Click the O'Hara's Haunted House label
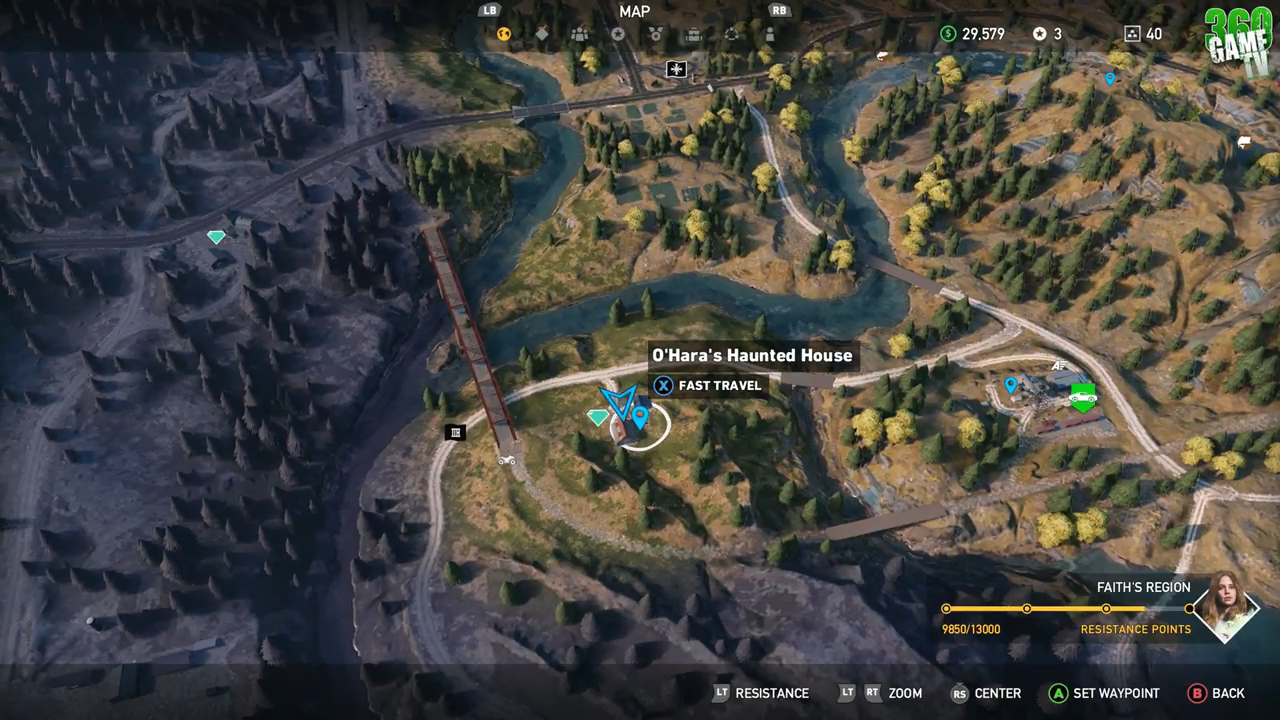This screenshot has width=1280, height=720. click(751, 355)
